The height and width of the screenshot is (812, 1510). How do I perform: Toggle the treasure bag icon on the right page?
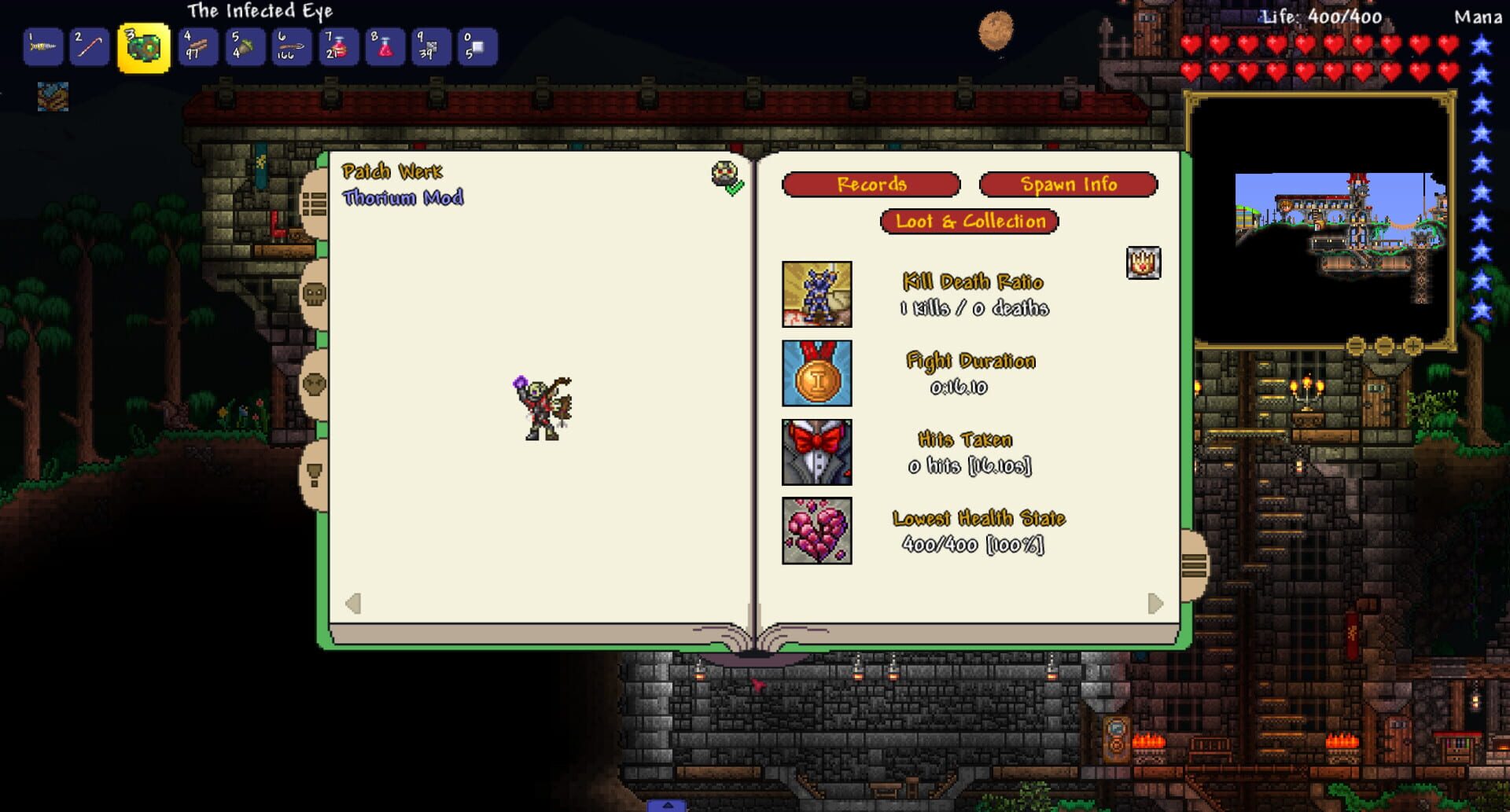[1143, 263]
